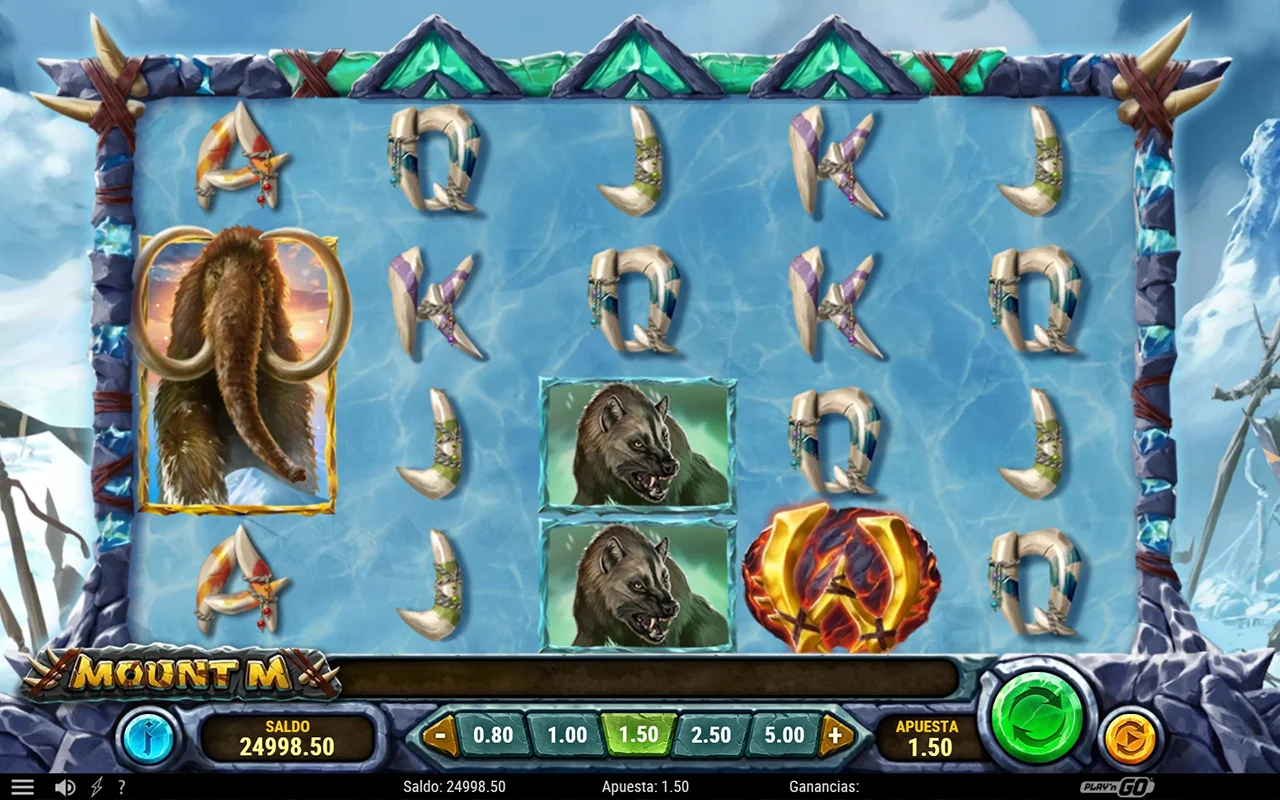
Task: Select the 0.80 bet value
Action: 492,736
